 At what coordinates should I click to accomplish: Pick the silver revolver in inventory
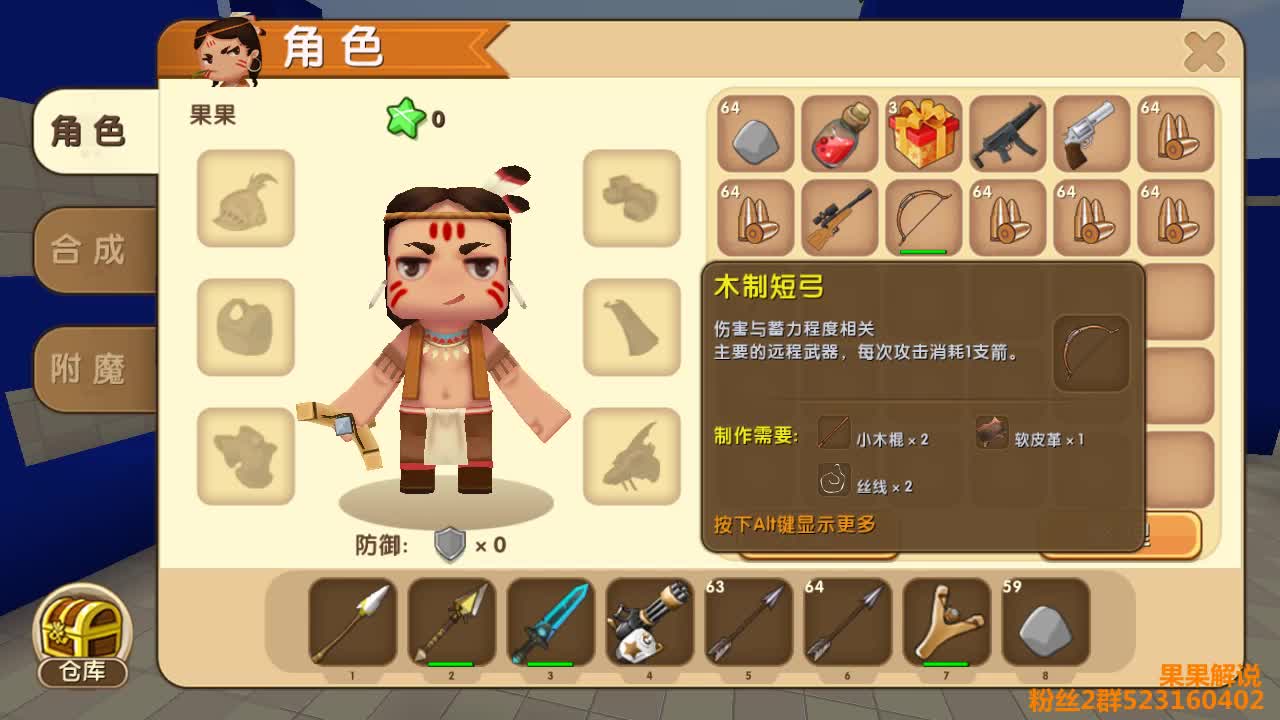coord(1091,134)
